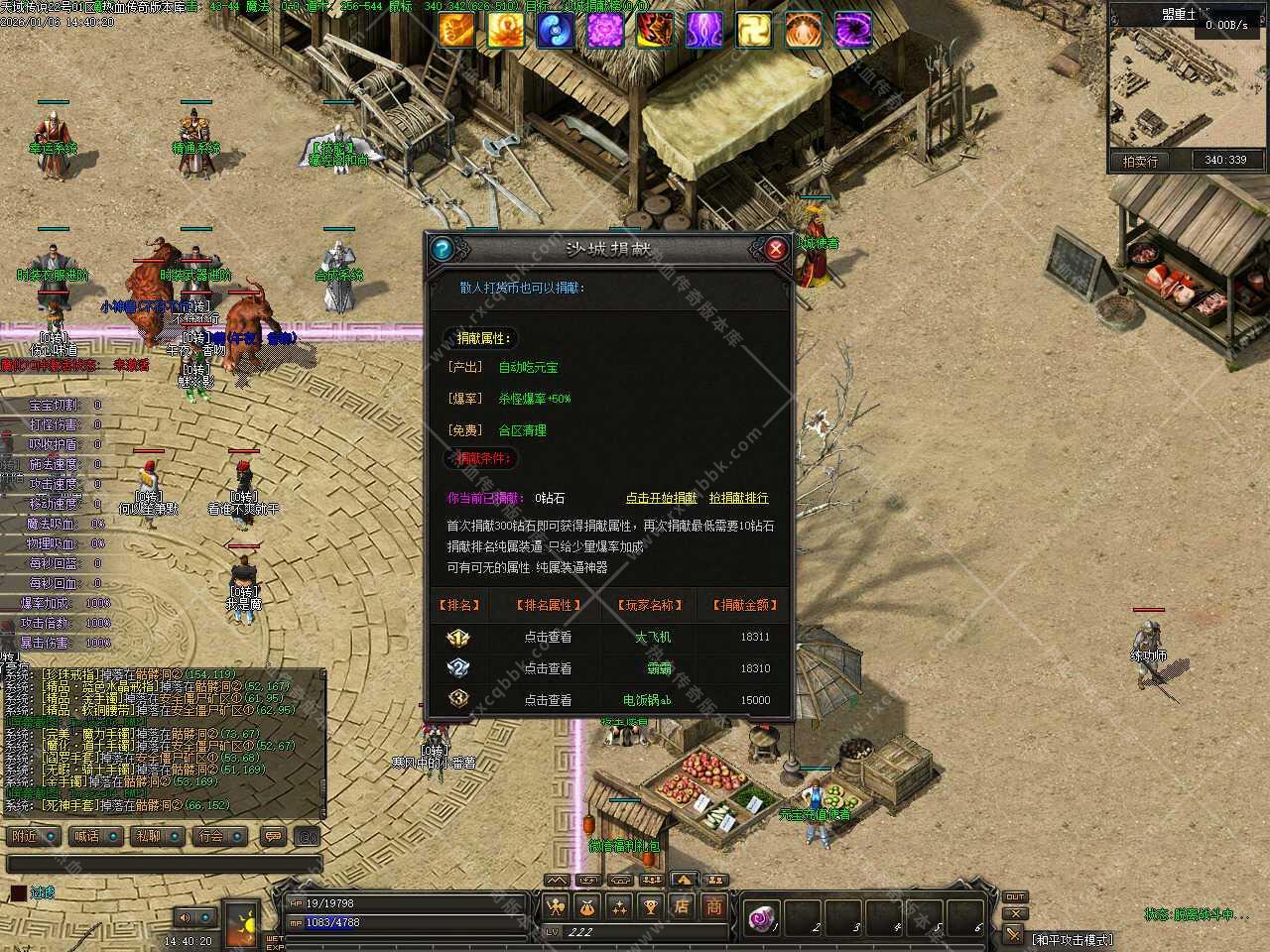
Task: Open help for the donation window
Action: coord(443,249)
